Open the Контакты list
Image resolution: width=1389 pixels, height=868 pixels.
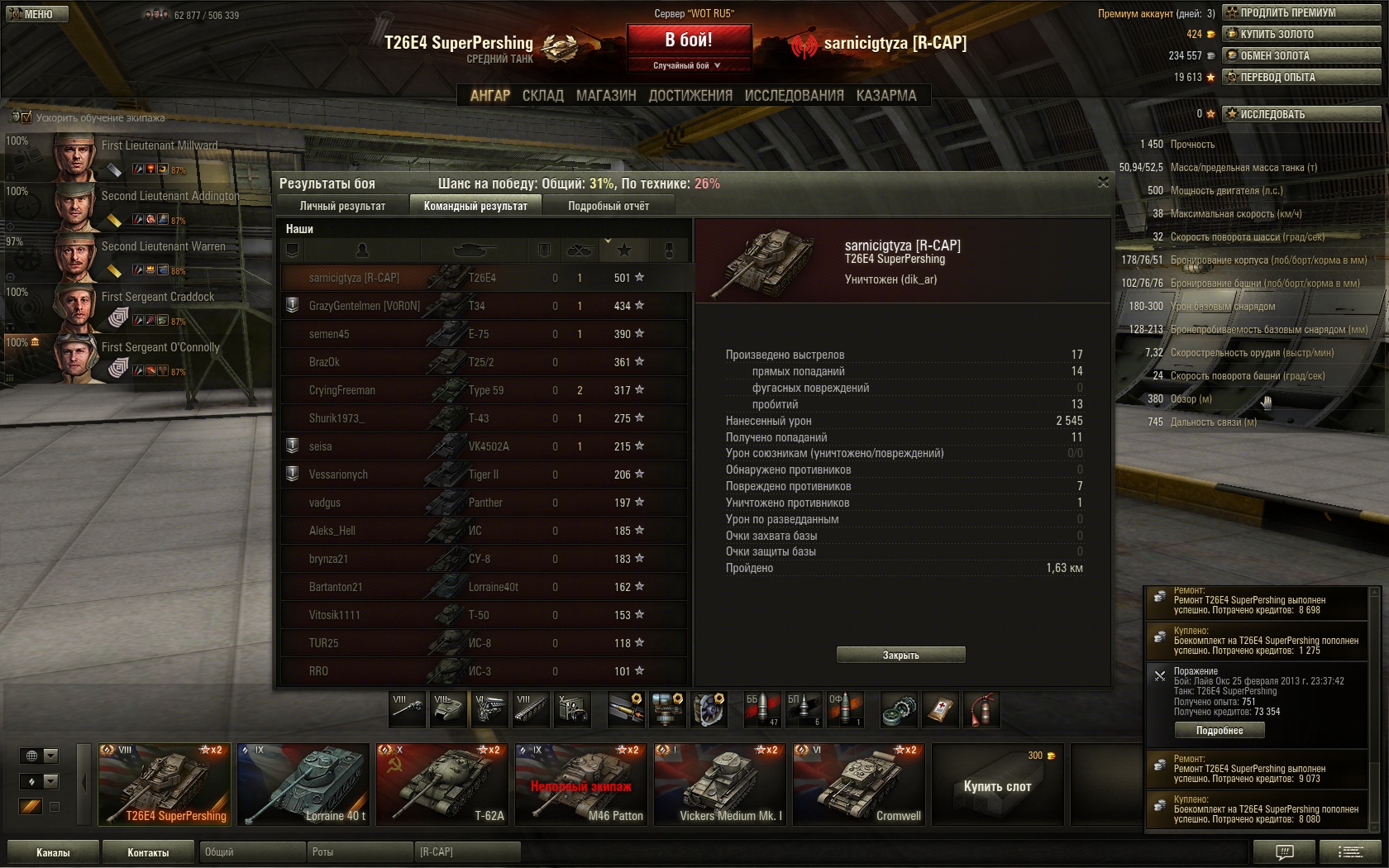click(148, 852)
